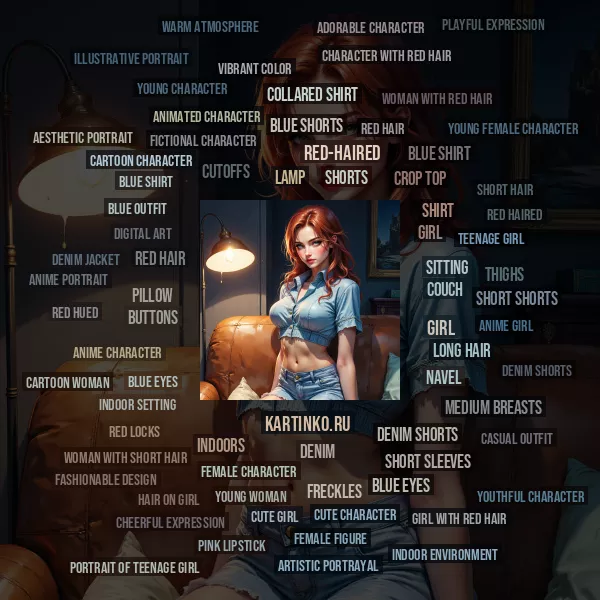This screenshot has height=600, width=600.
Task: Choose the Playful Expression tag
Action: pyautogui.click(x=493, y=25)
